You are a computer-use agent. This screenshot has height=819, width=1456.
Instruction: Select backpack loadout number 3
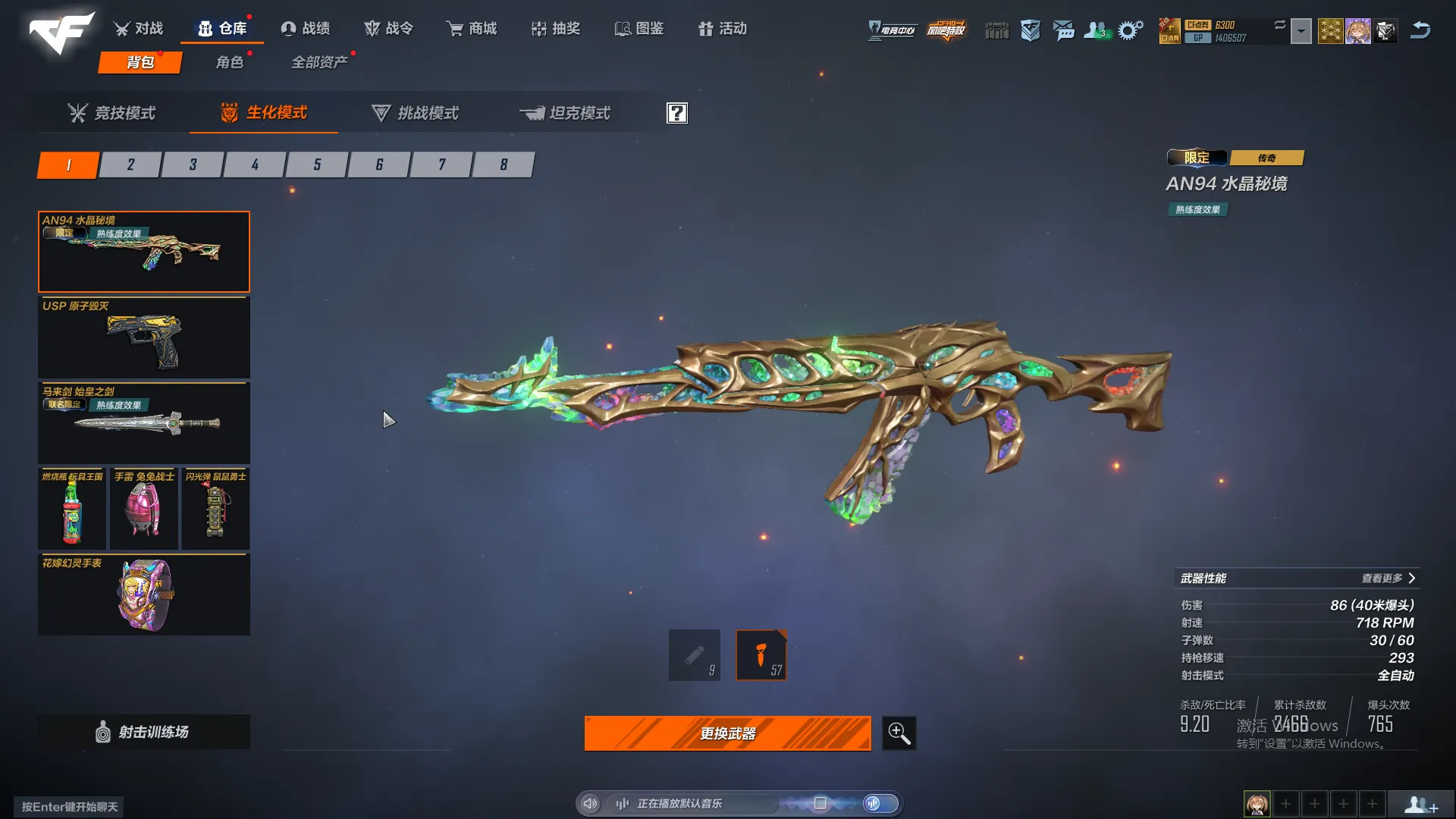(193, 165)
